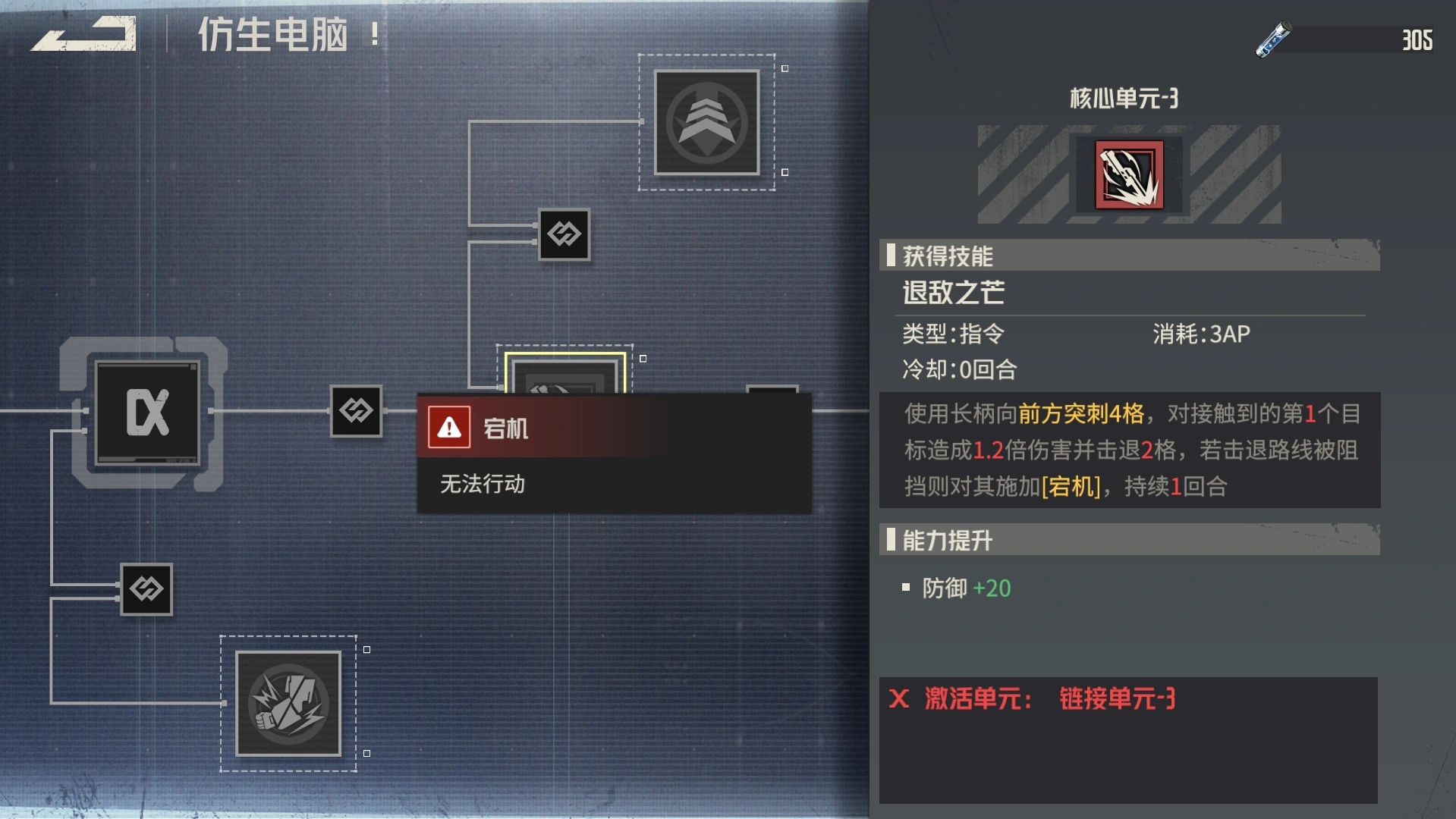Toggle selection marker on the helmet node frame
The width and height of the screenshot is (1456, 819).
(x=784, y=67)
